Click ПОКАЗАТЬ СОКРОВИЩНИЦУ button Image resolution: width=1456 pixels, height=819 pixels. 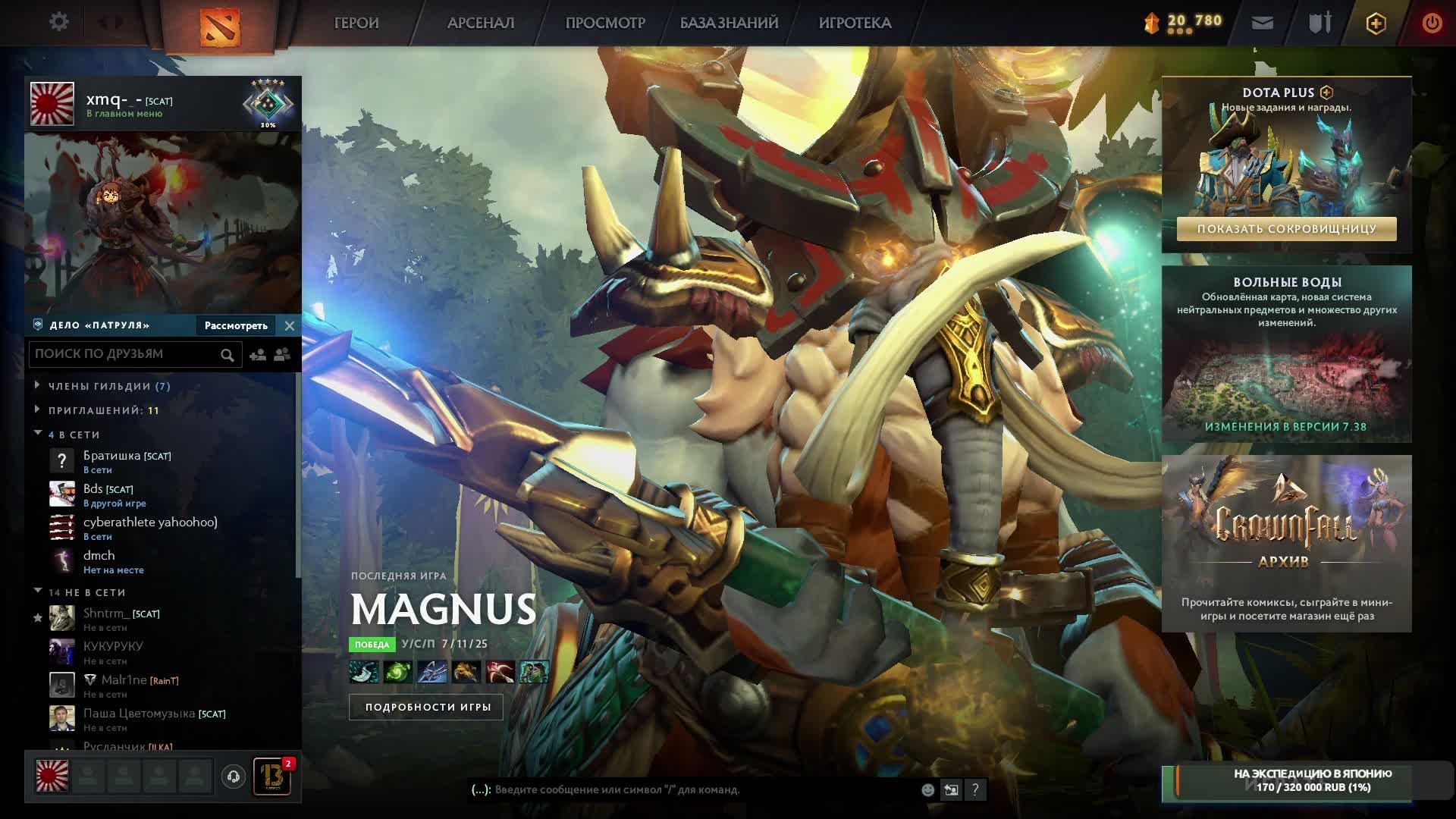pos(1286,229)
